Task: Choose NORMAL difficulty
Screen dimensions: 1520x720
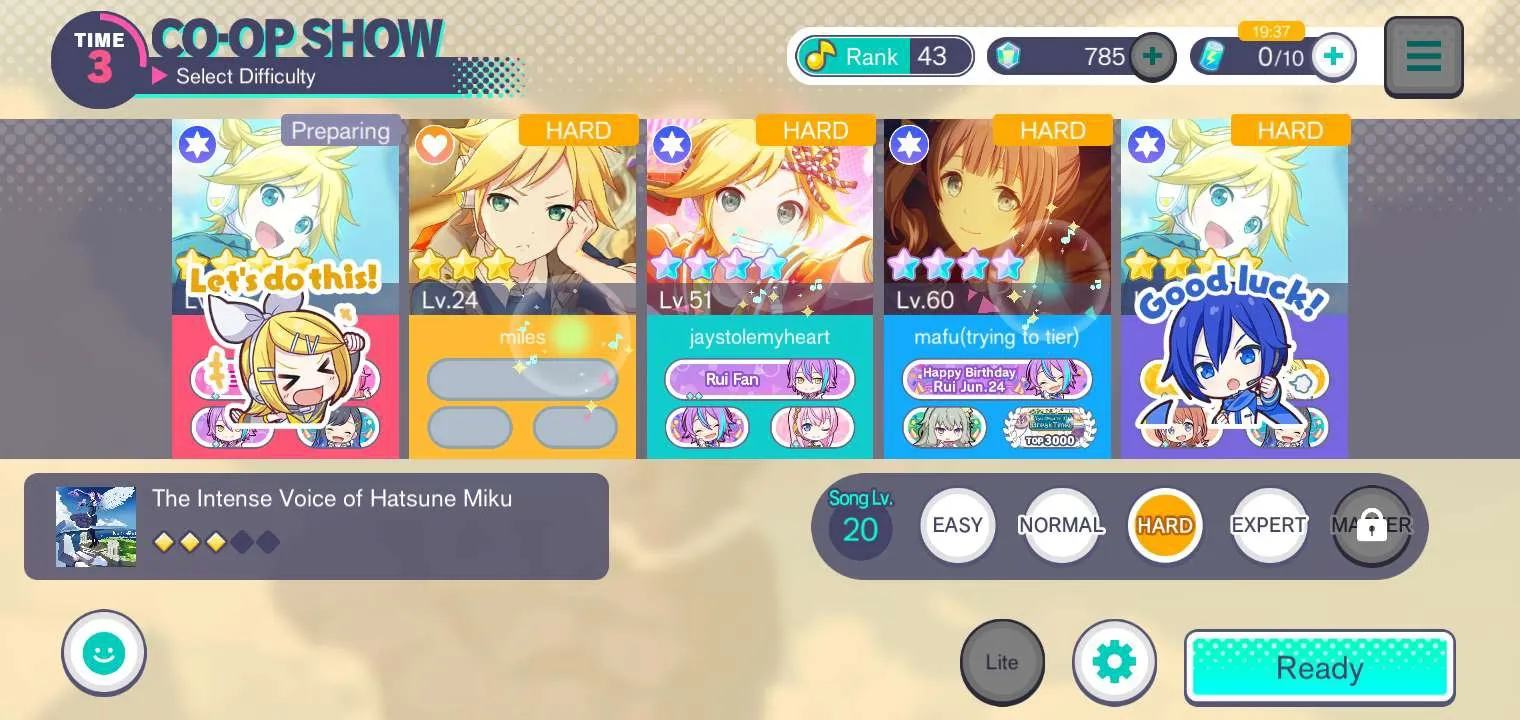Action: point(1061,525)
